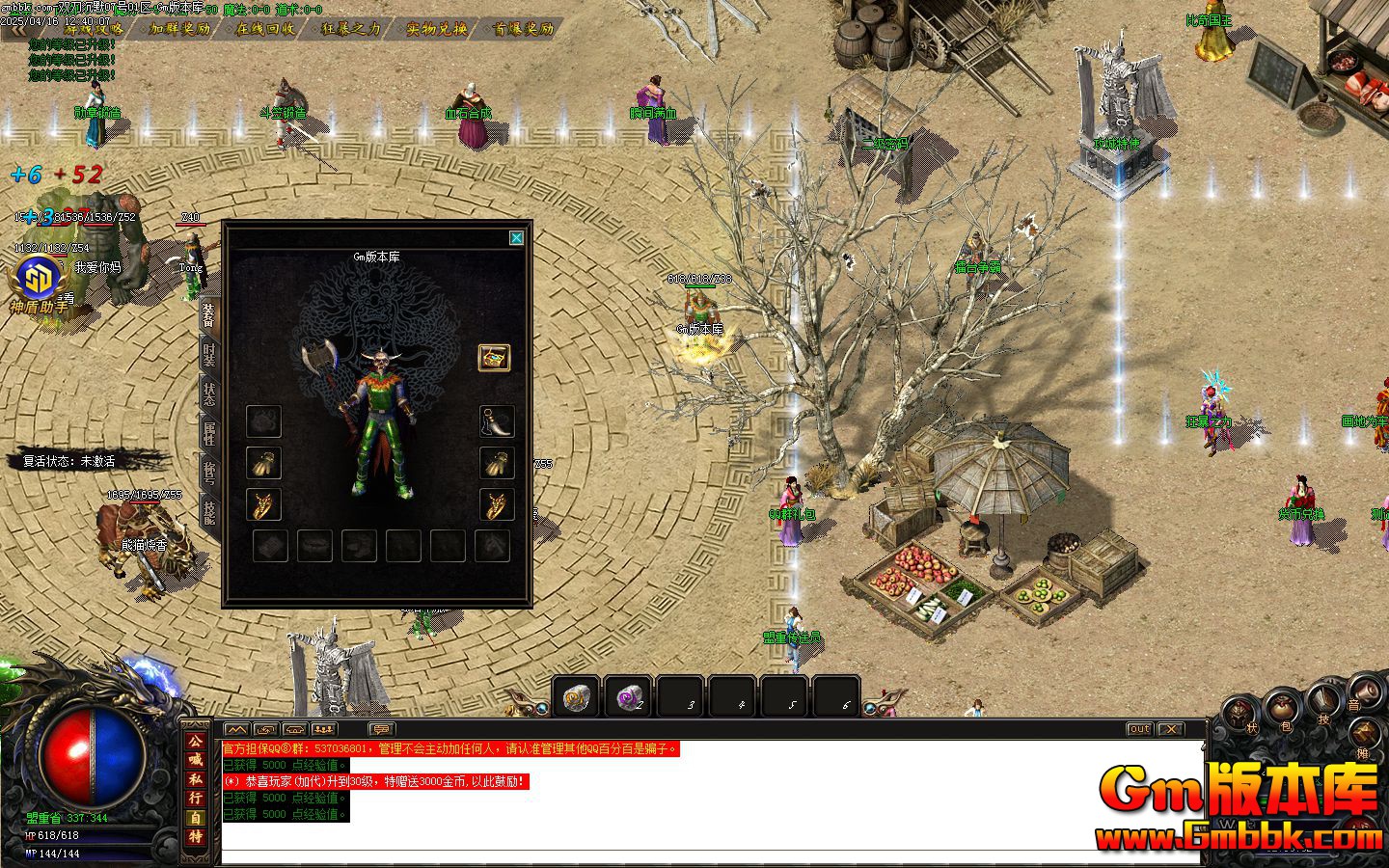Select the 称号 title tab
This screenshot has height=868, width=1389.
click(208, 472)
